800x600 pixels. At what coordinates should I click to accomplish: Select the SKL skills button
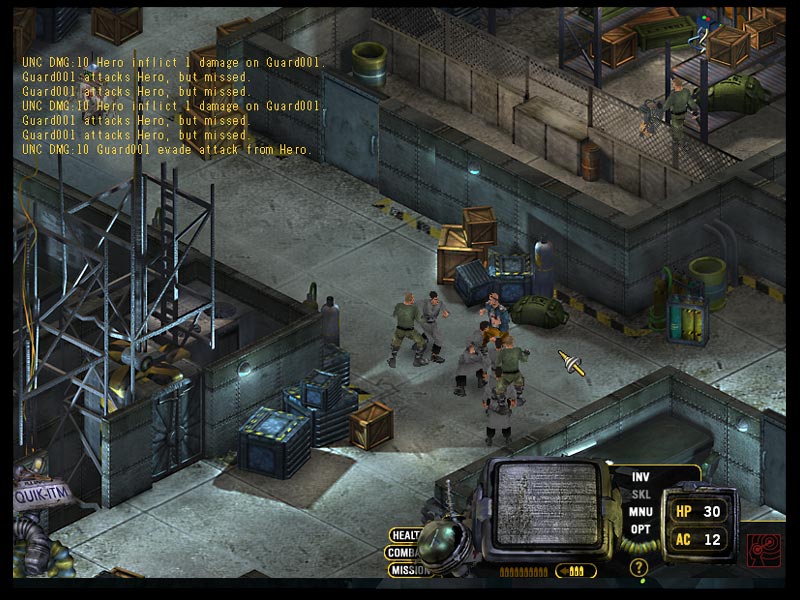click(640, 494)
